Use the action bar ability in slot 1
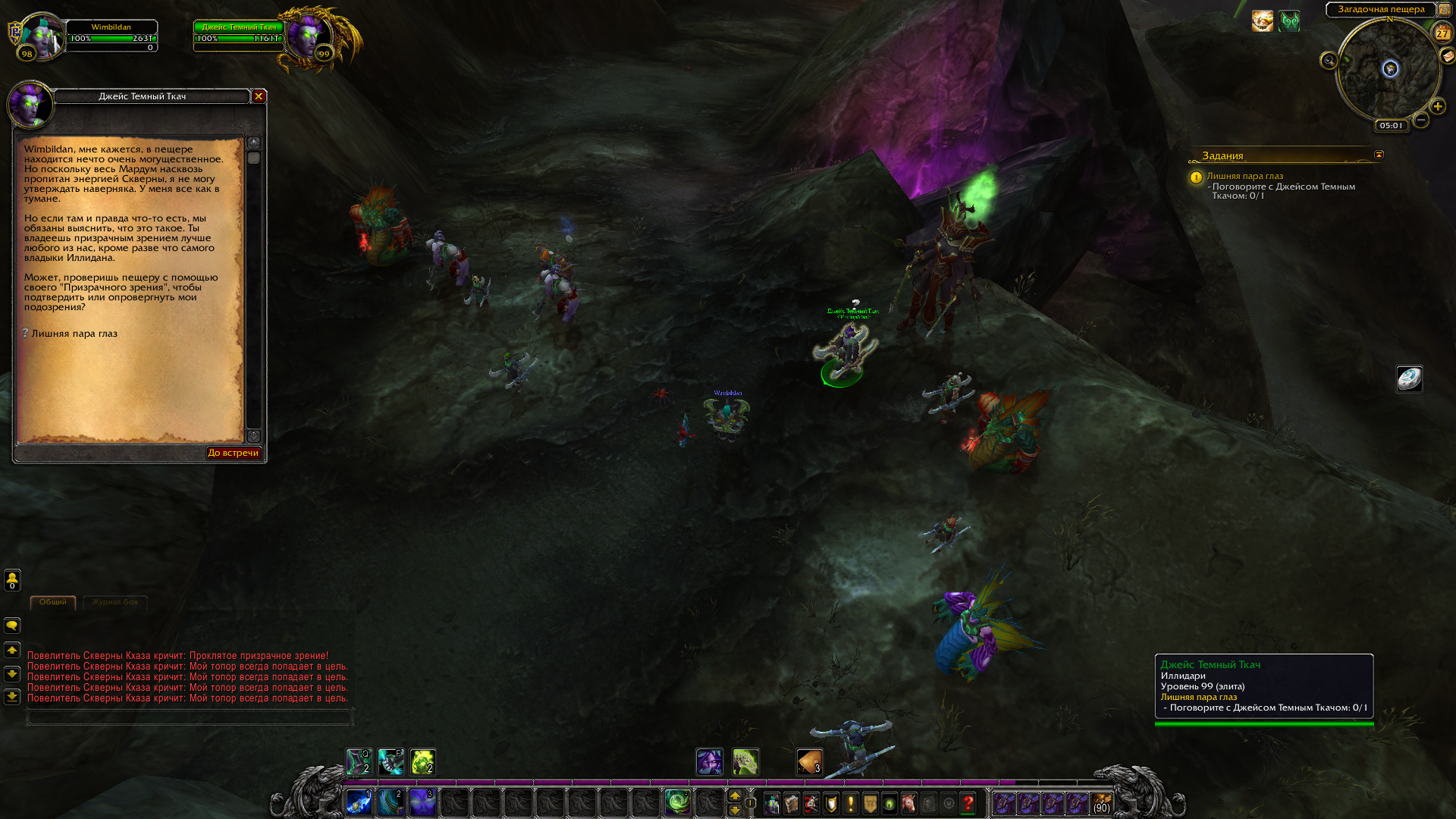This screenshot has width=1456, height=819. (x=359, y=802)
